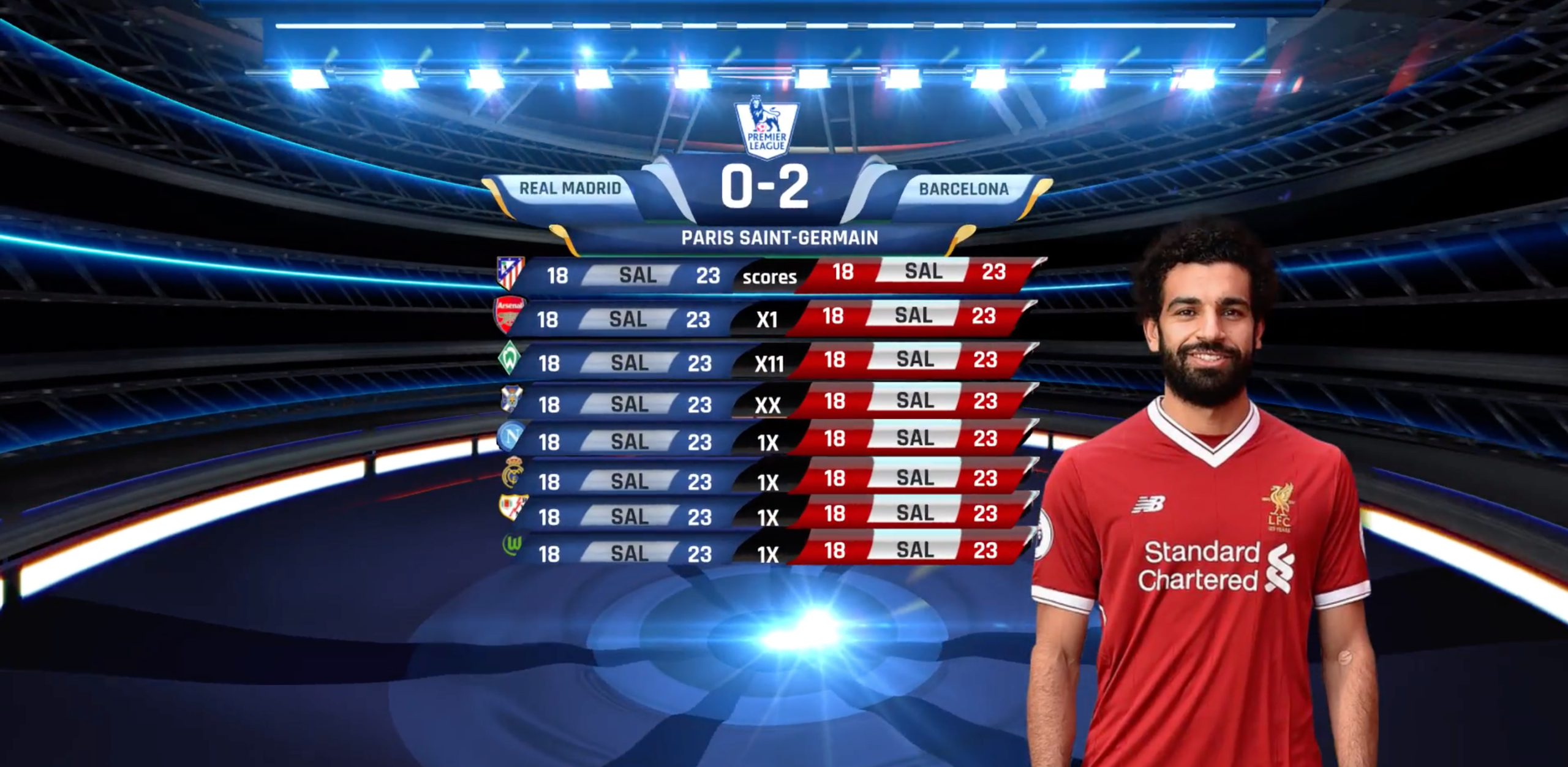The width and height of the screenshot is (1568, 767).
Task: Choose the Napoli crest
Action: tap(510, 437)
